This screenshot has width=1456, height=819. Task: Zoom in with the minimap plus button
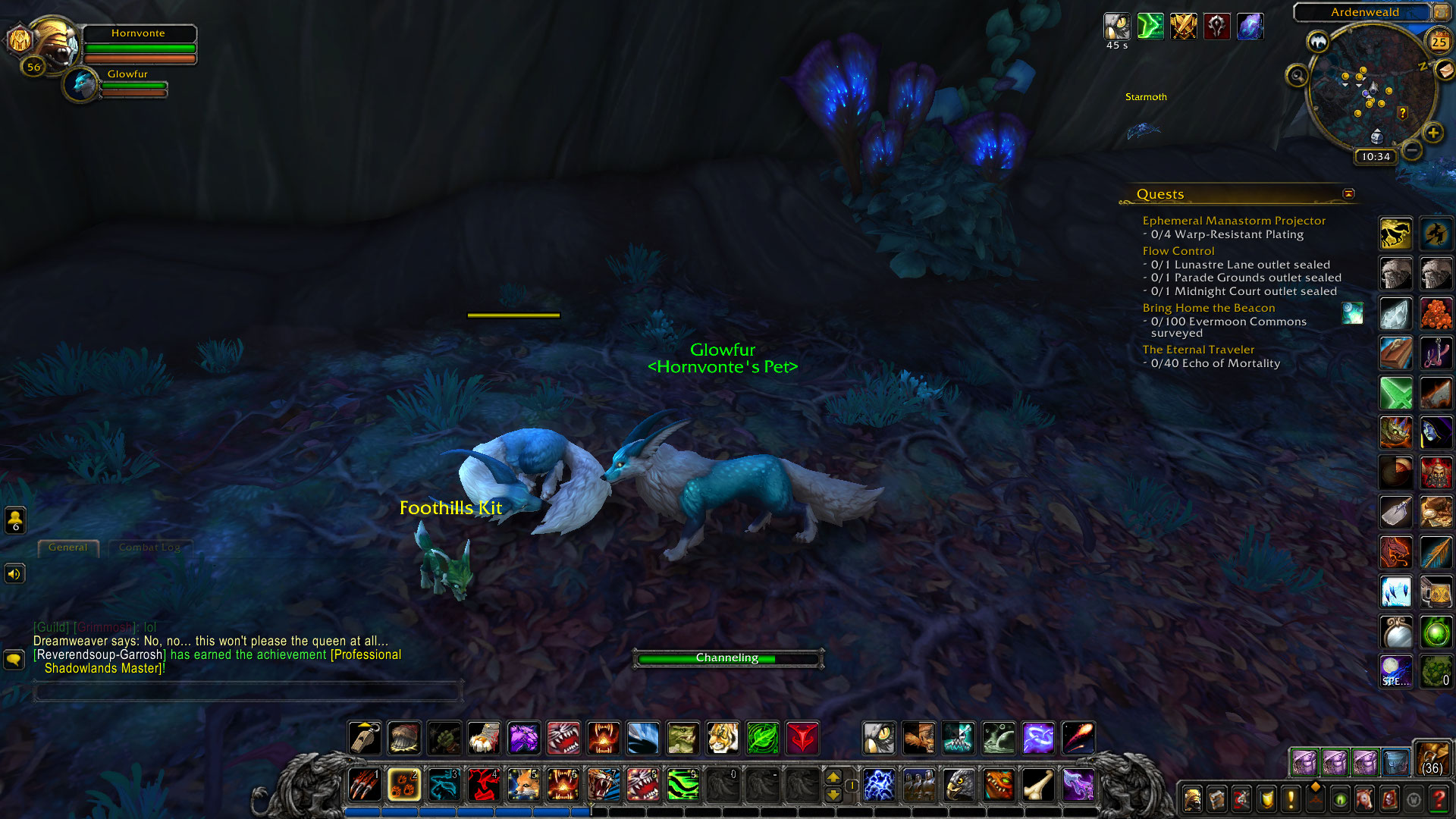[x=1434, y=133]
